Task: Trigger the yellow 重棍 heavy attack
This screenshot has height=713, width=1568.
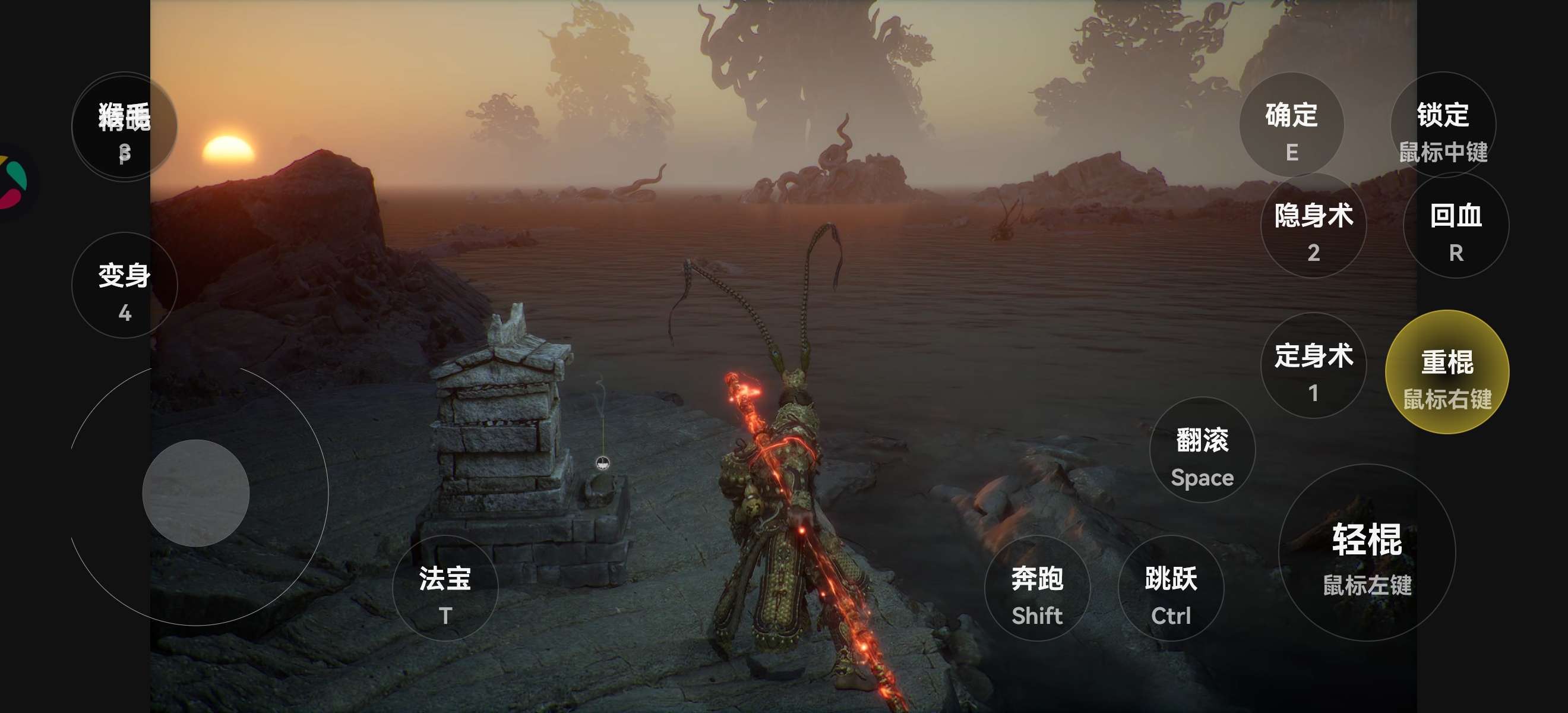Action: click(1447, 372)
